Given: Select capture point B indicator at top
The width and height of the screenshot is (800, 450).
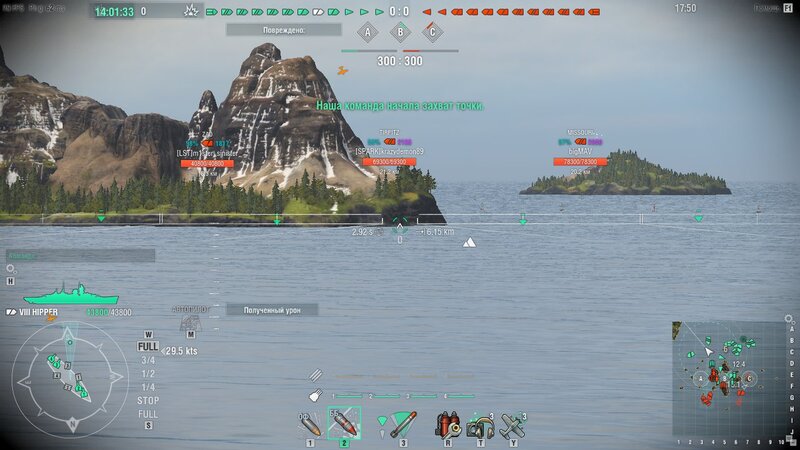Looking at the screenshot, I should (400, 33).
